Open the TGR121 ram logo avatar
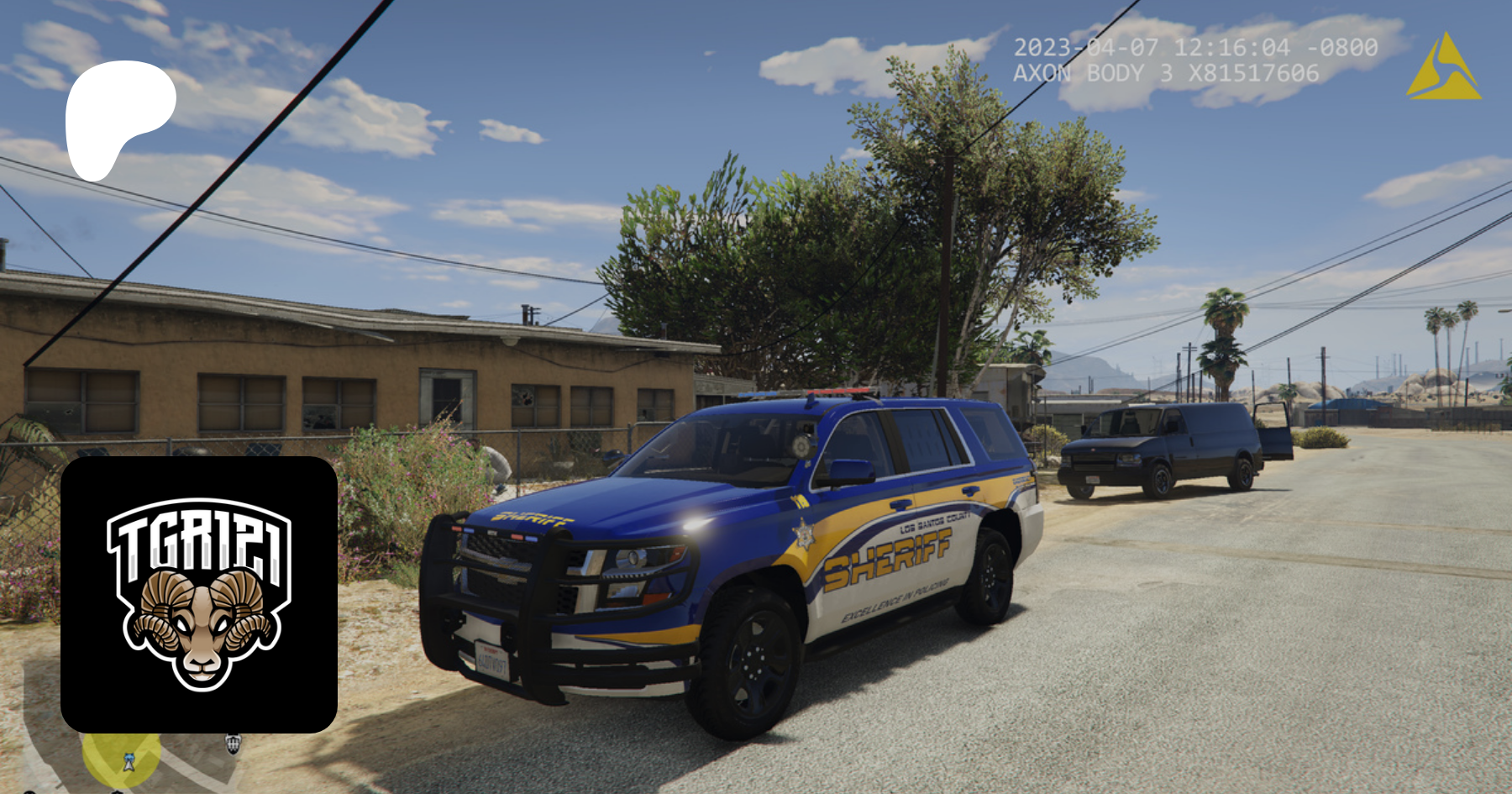Screen dimensions: 1512x794 click(x=199, y=594)
